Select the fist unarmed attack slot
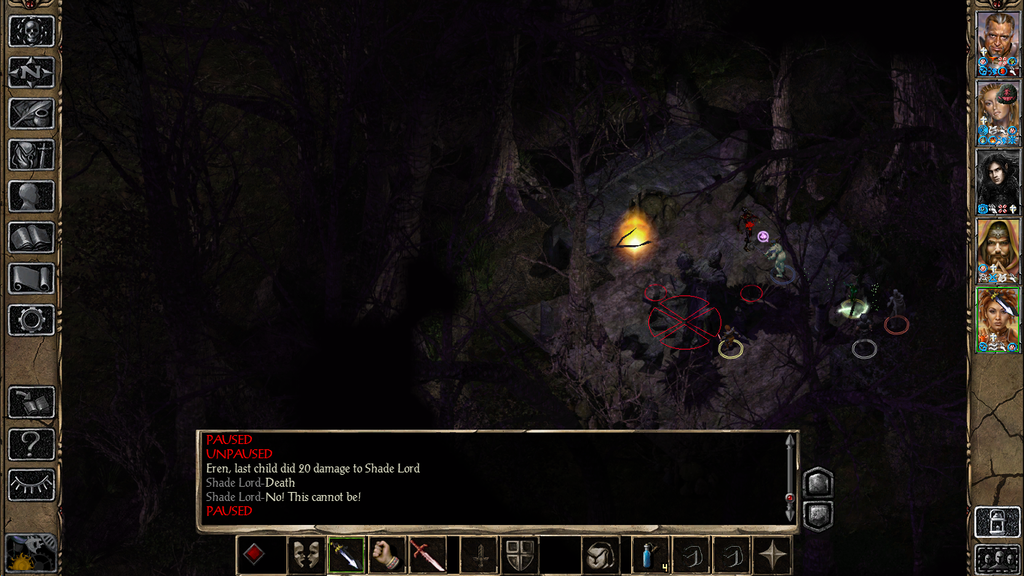This screenshot has height=576, width=1024. 387,555
